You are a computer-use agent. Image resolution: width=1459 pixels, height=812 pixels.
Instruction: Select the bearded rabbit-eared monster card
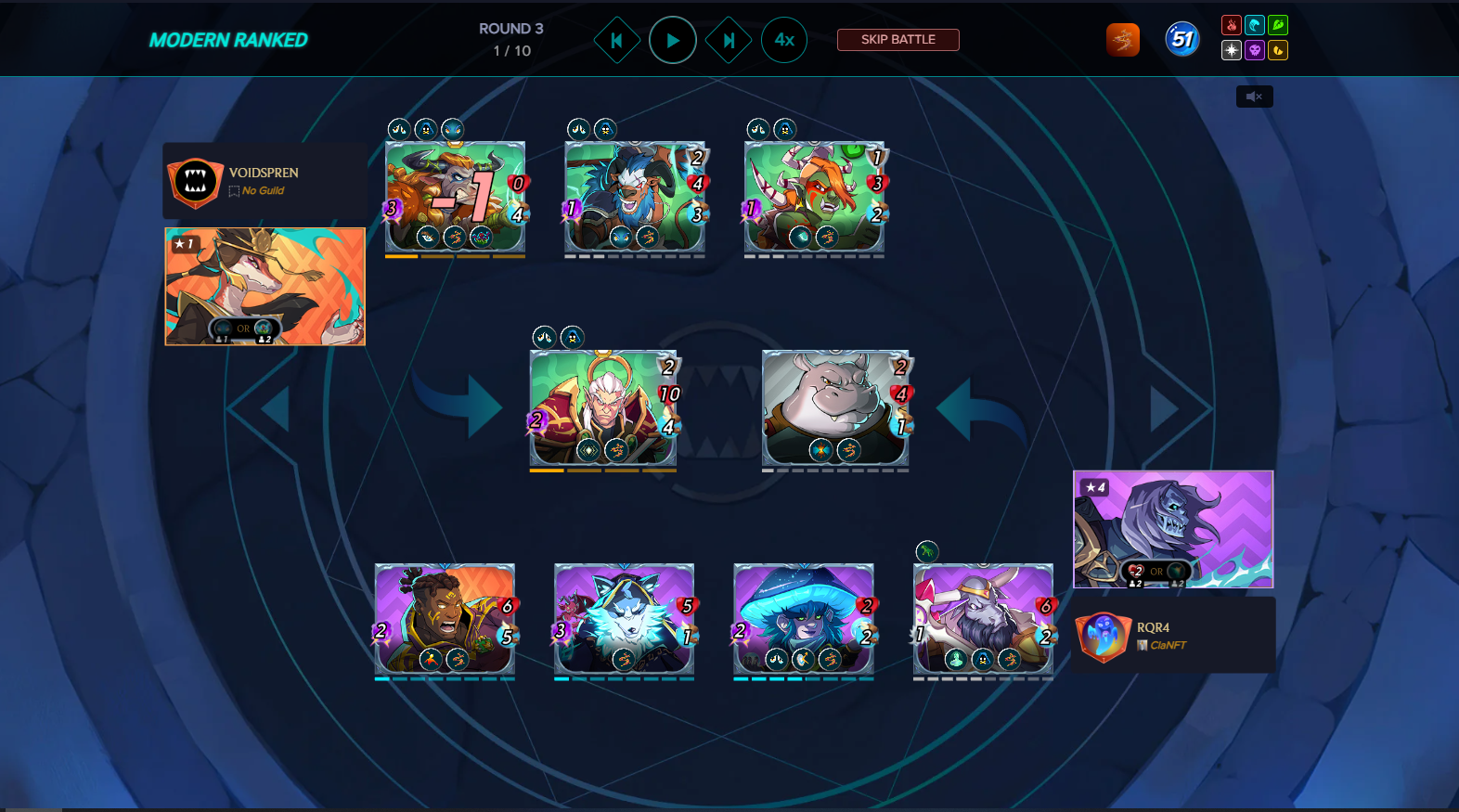point(983,618)
